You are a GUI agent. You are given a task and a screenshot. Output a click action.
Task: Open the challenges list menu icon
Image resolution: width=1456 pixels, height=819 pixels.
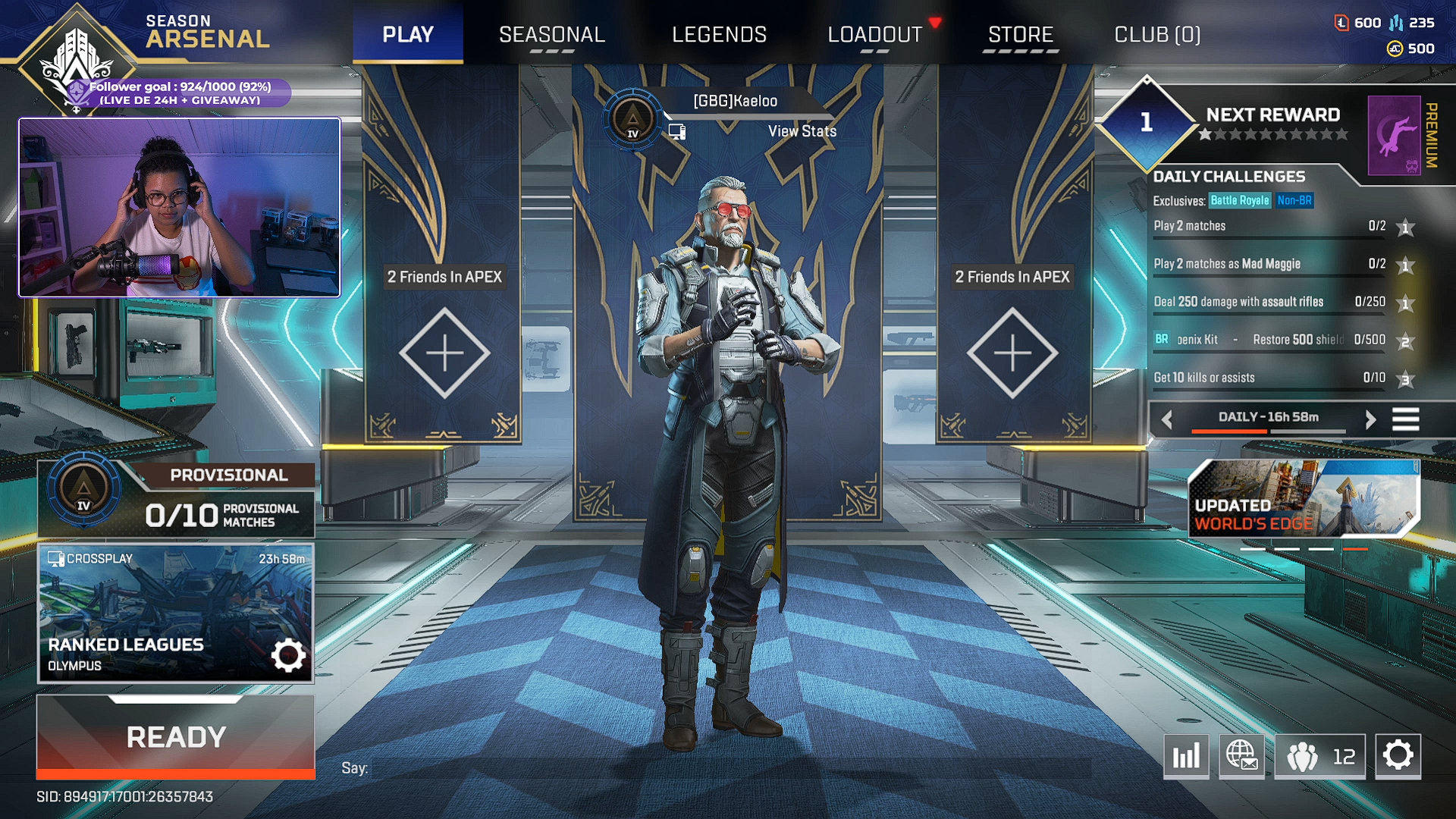coord(1405,419)
